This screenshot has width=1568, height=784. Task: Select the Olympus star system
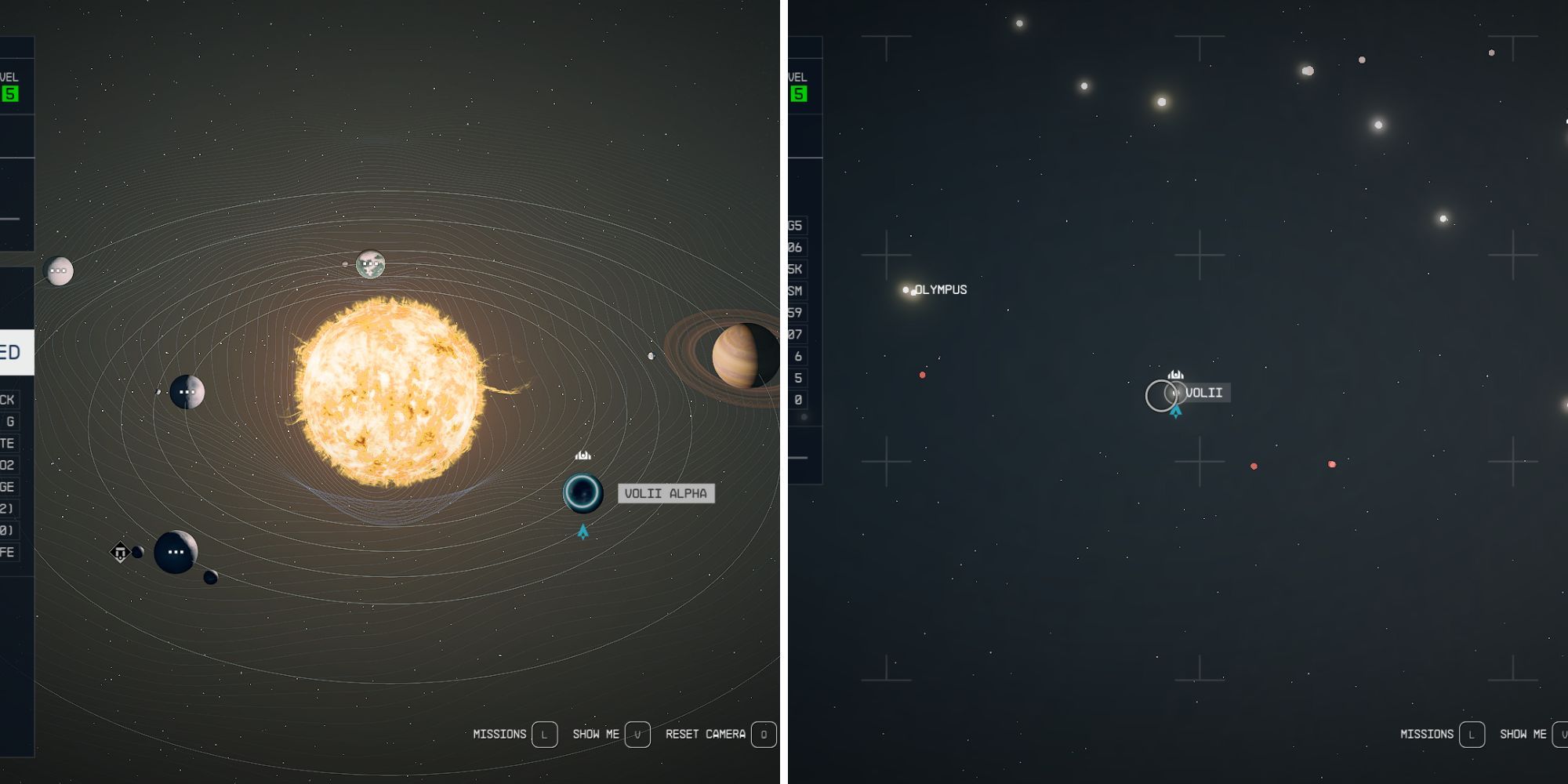[x=906, y=289]
